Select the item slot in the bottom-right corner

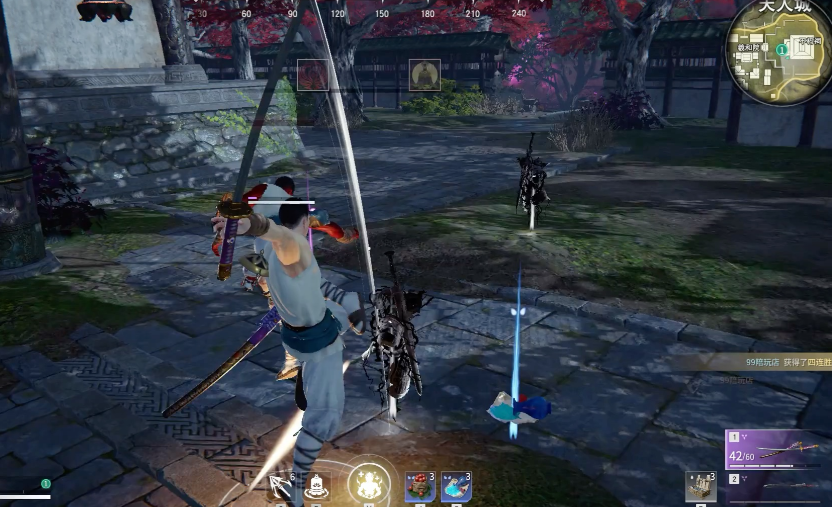(x=700, y=487)
